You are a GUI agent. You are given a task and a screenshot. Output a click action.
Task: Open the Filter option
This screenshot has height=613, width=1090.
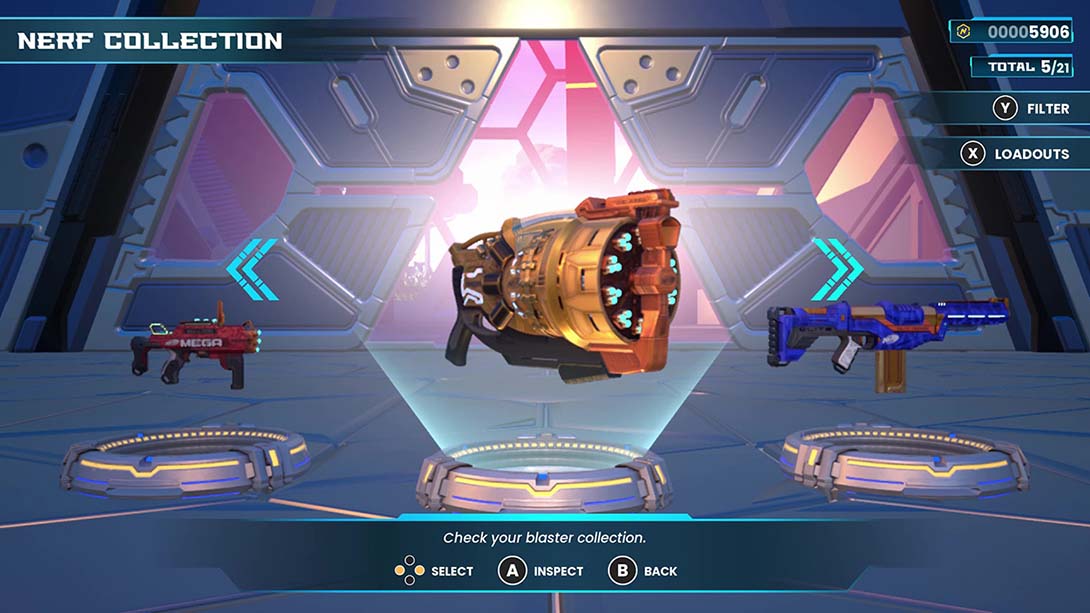point(1030,108)
